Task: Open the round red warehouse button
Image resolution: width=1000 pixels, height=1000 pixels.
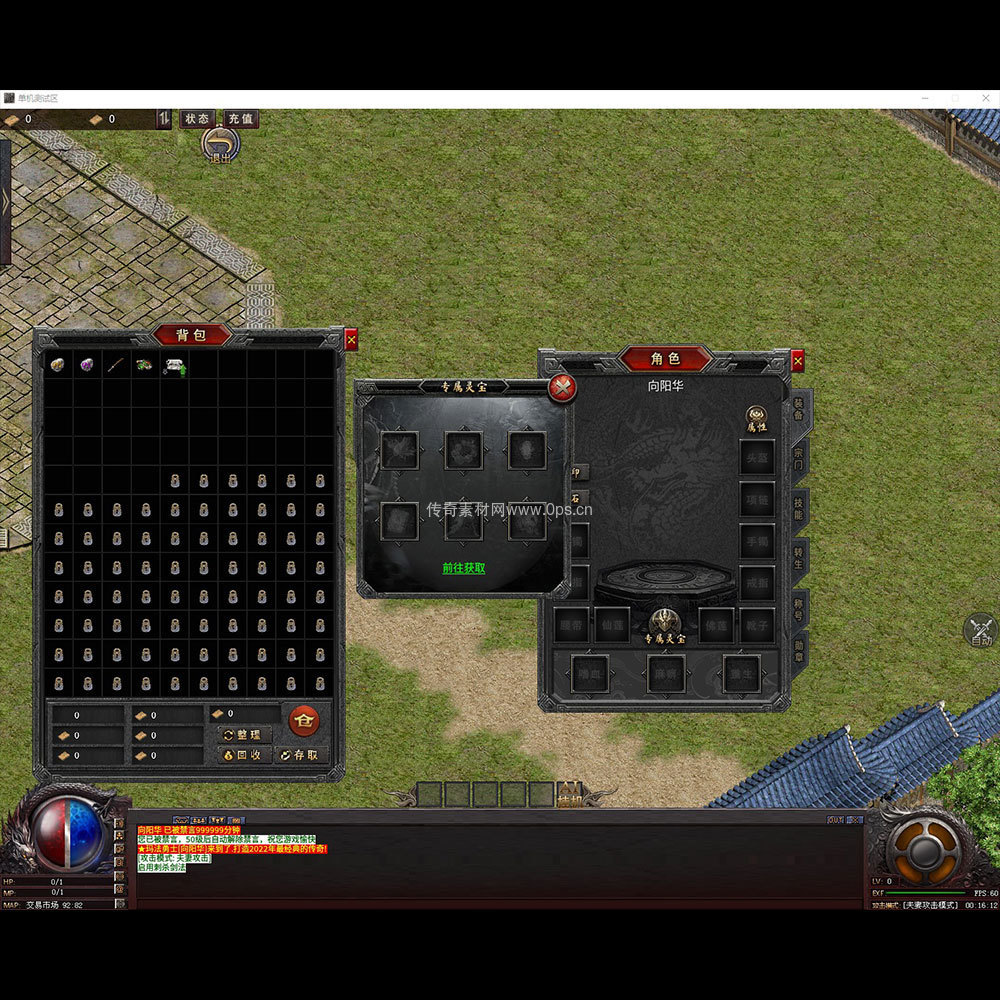Action: tap(303, 719)
